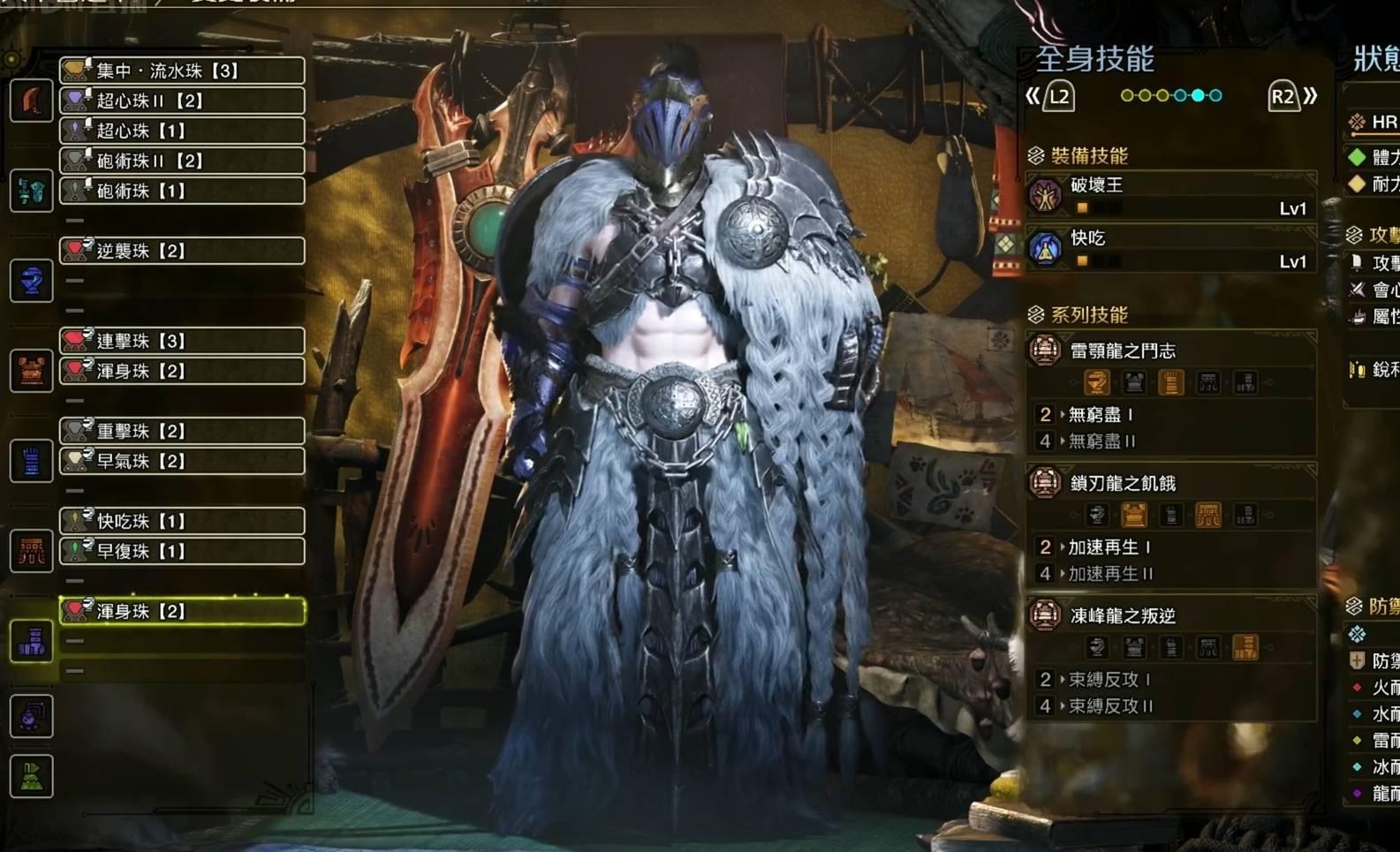
Task: Click the 快吃 skill icon
Action: [1048, 248]
